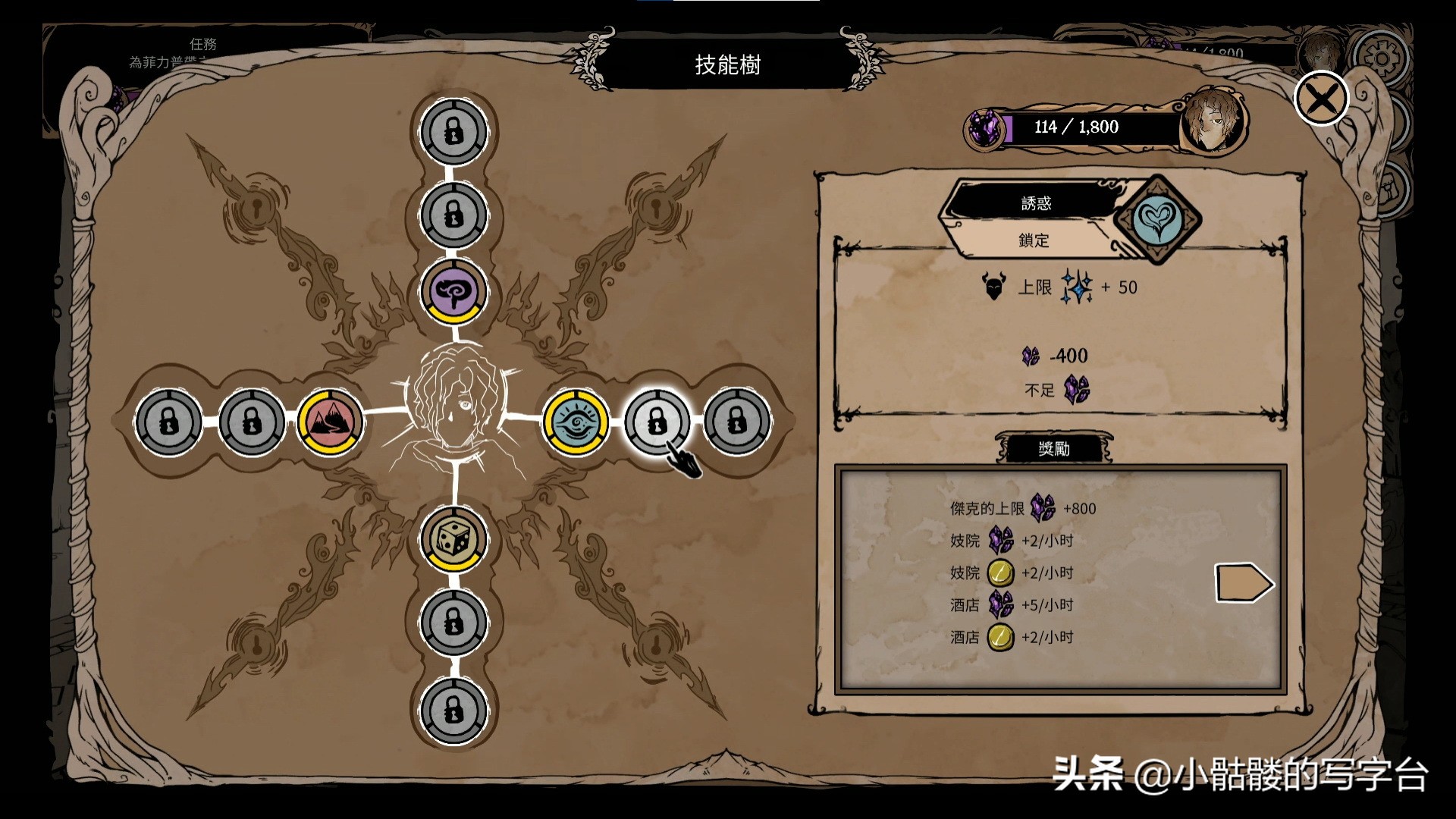Click the purple gem icon beside 114/1,800
1456x819 pixels.
click(984, 127)
